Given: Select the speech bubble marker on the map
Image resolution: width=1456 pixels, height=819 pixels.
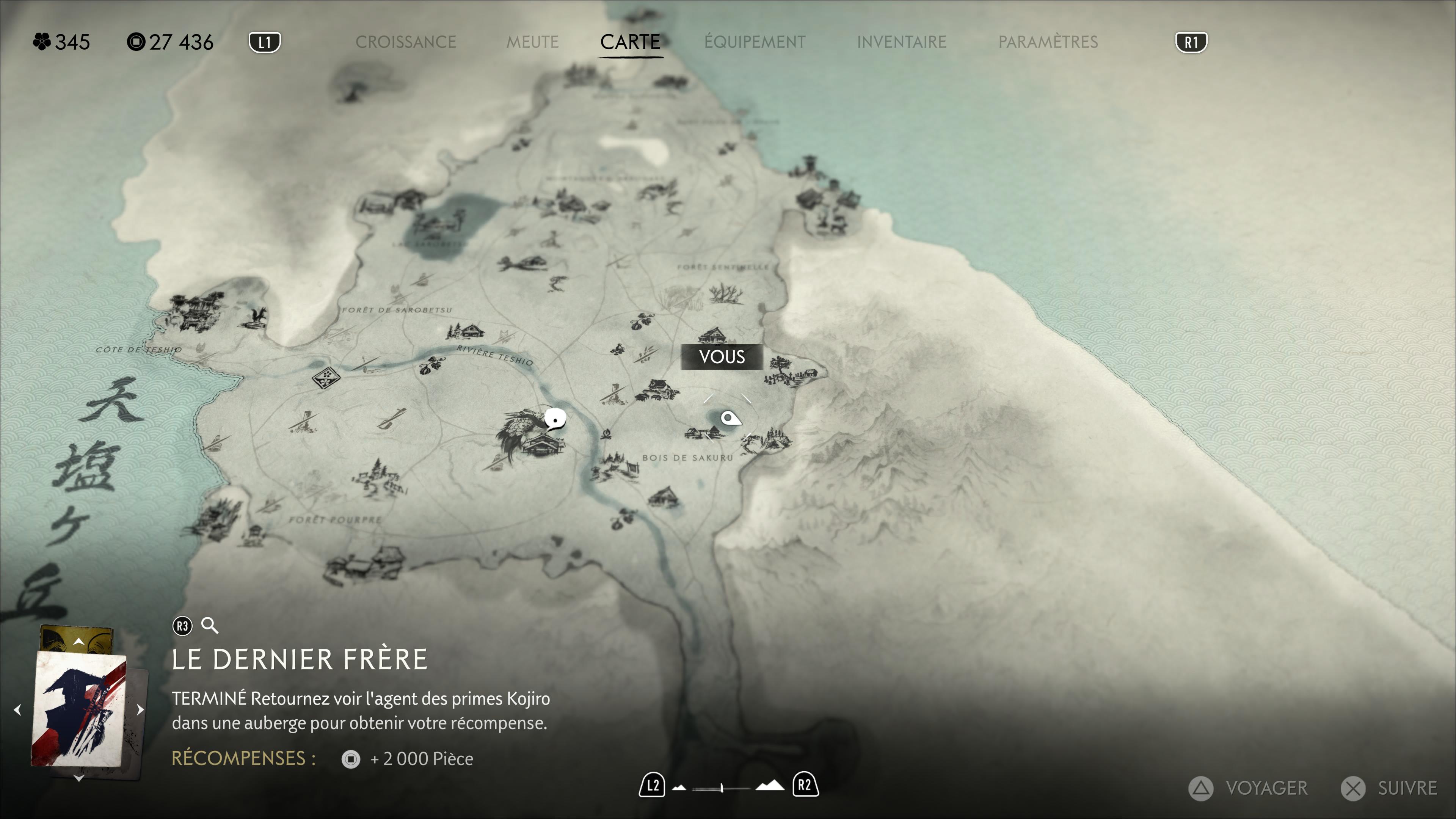Looking at the screenshot, I should tap(555, 419).
